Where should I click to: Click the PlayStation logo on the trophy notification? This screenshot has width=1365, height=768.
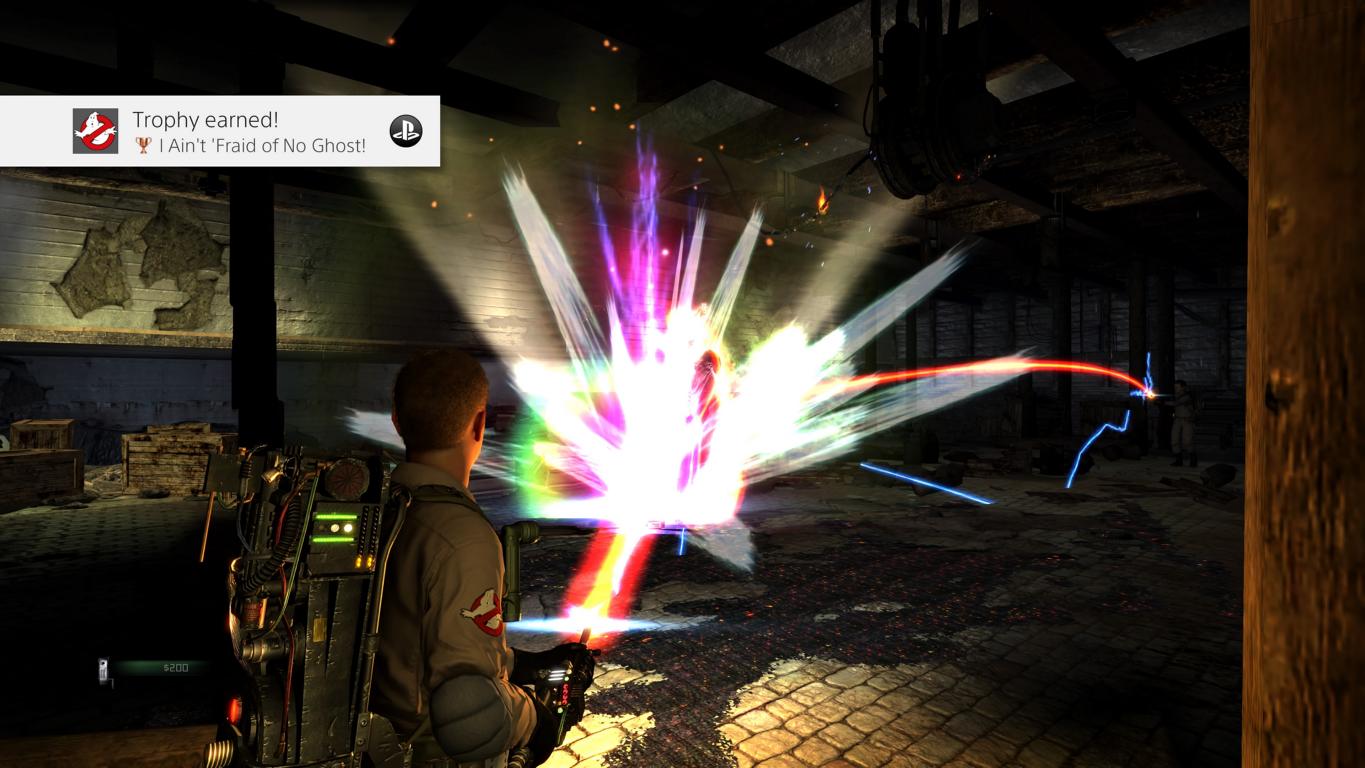point(405,131)
